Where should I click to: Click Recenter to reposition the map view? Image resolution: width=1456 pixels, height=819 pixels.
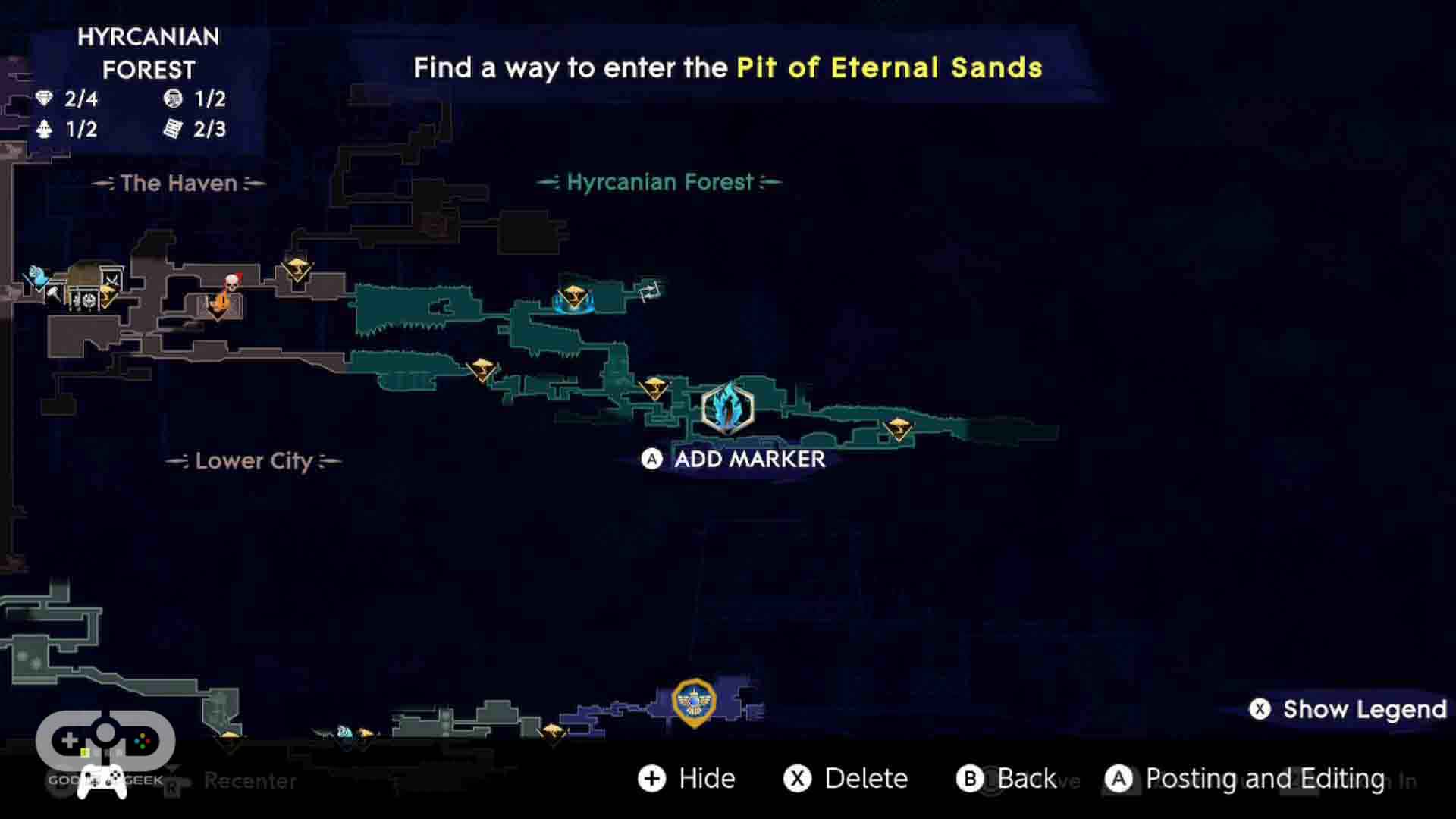point(249,781)
